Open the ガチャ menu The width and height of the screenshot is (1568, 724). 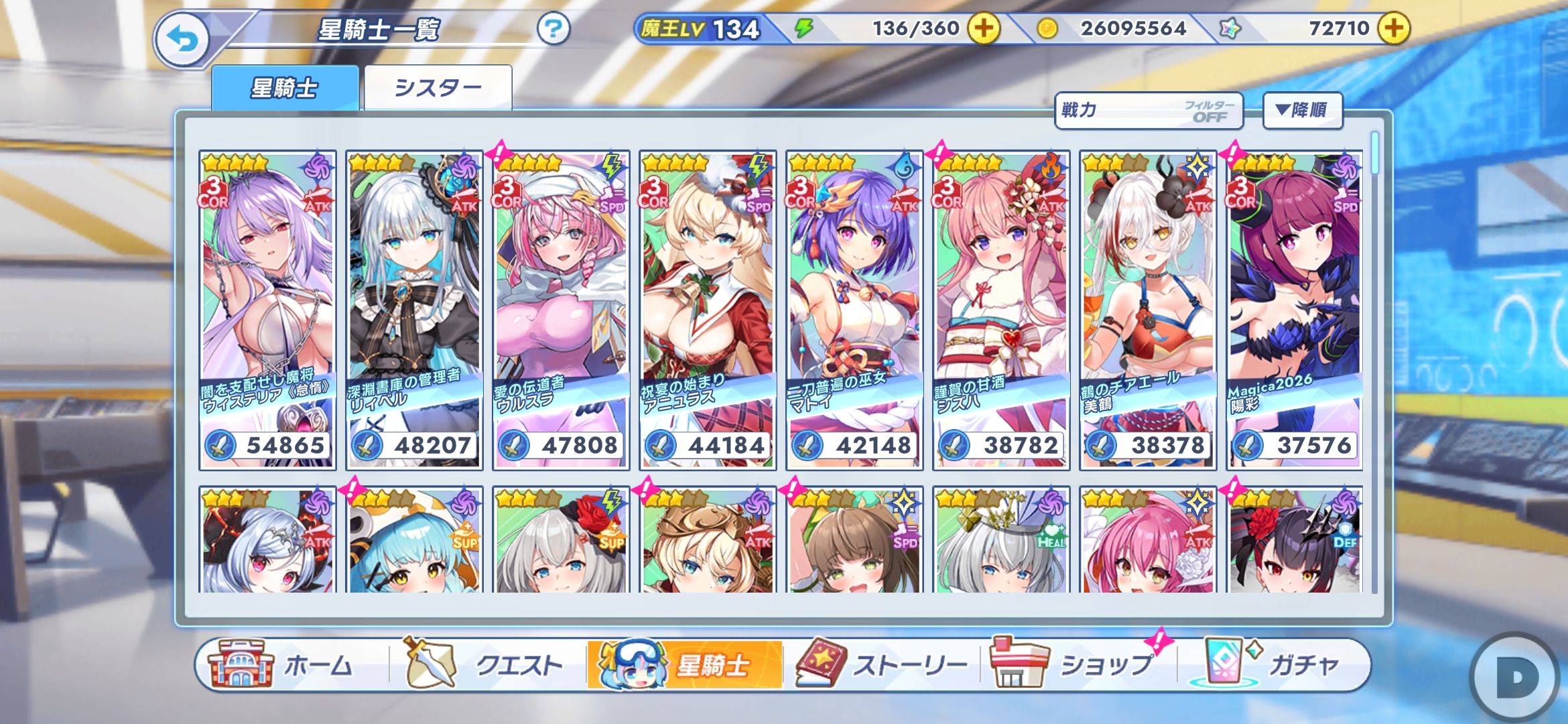(1273, 665)
